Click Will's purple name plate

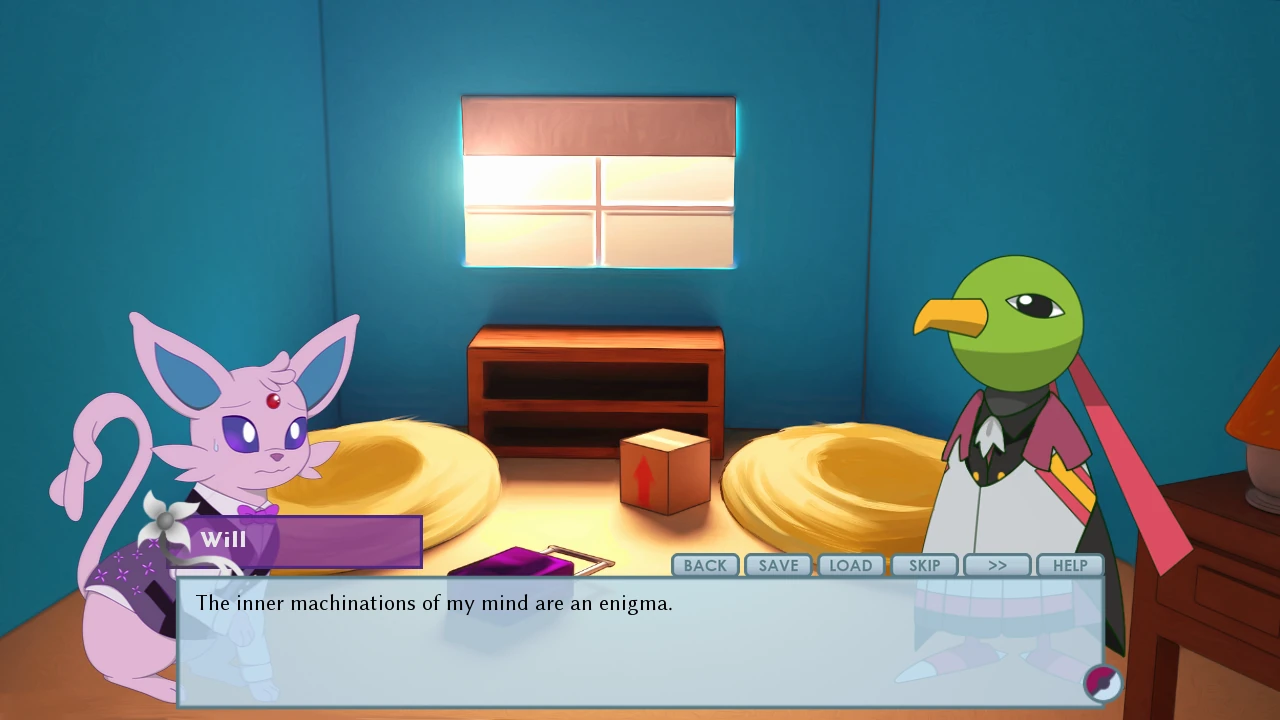(x=300, y=541)
